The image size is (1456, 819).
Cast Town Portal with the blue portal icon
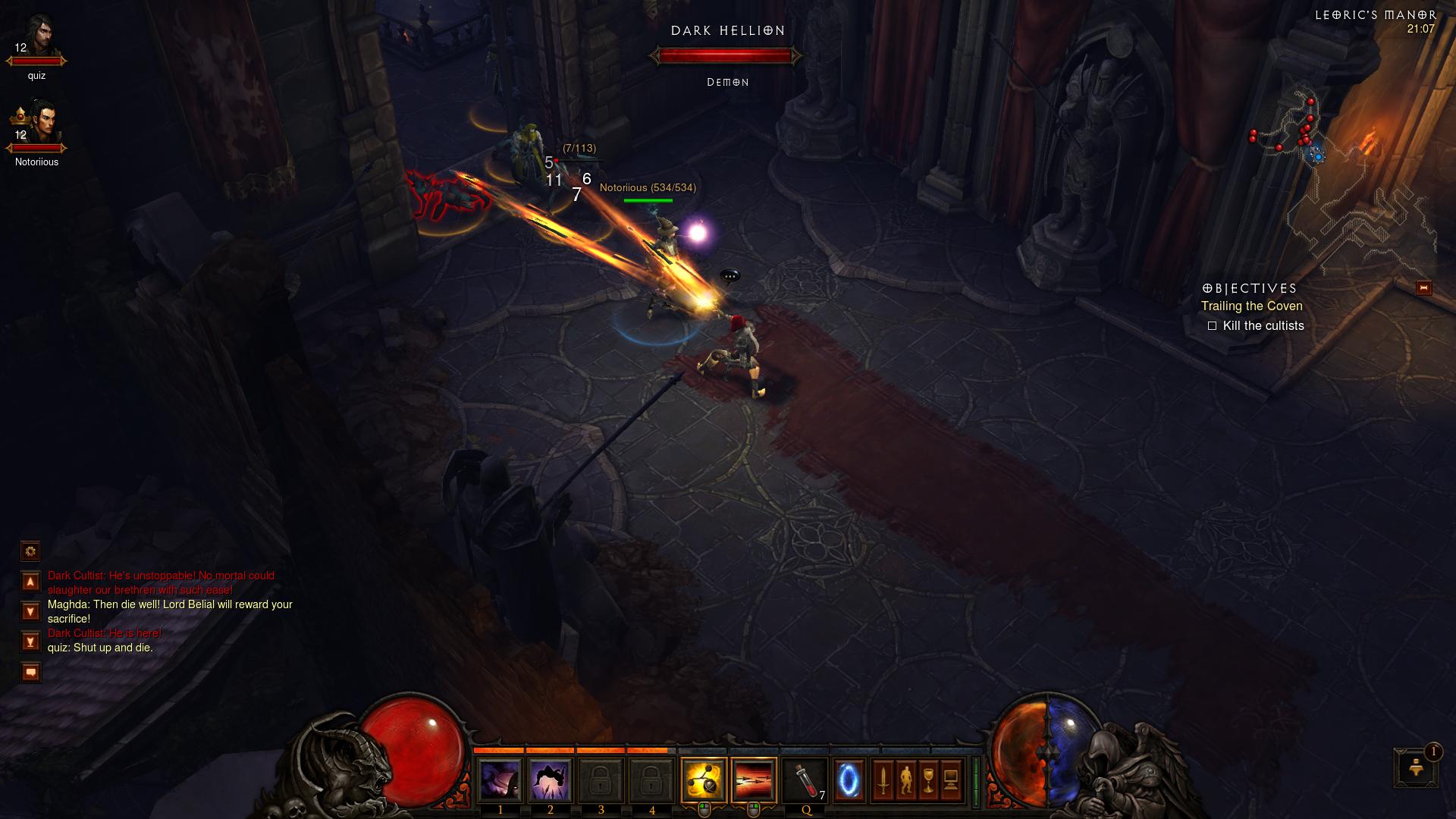tap(849, 780)
